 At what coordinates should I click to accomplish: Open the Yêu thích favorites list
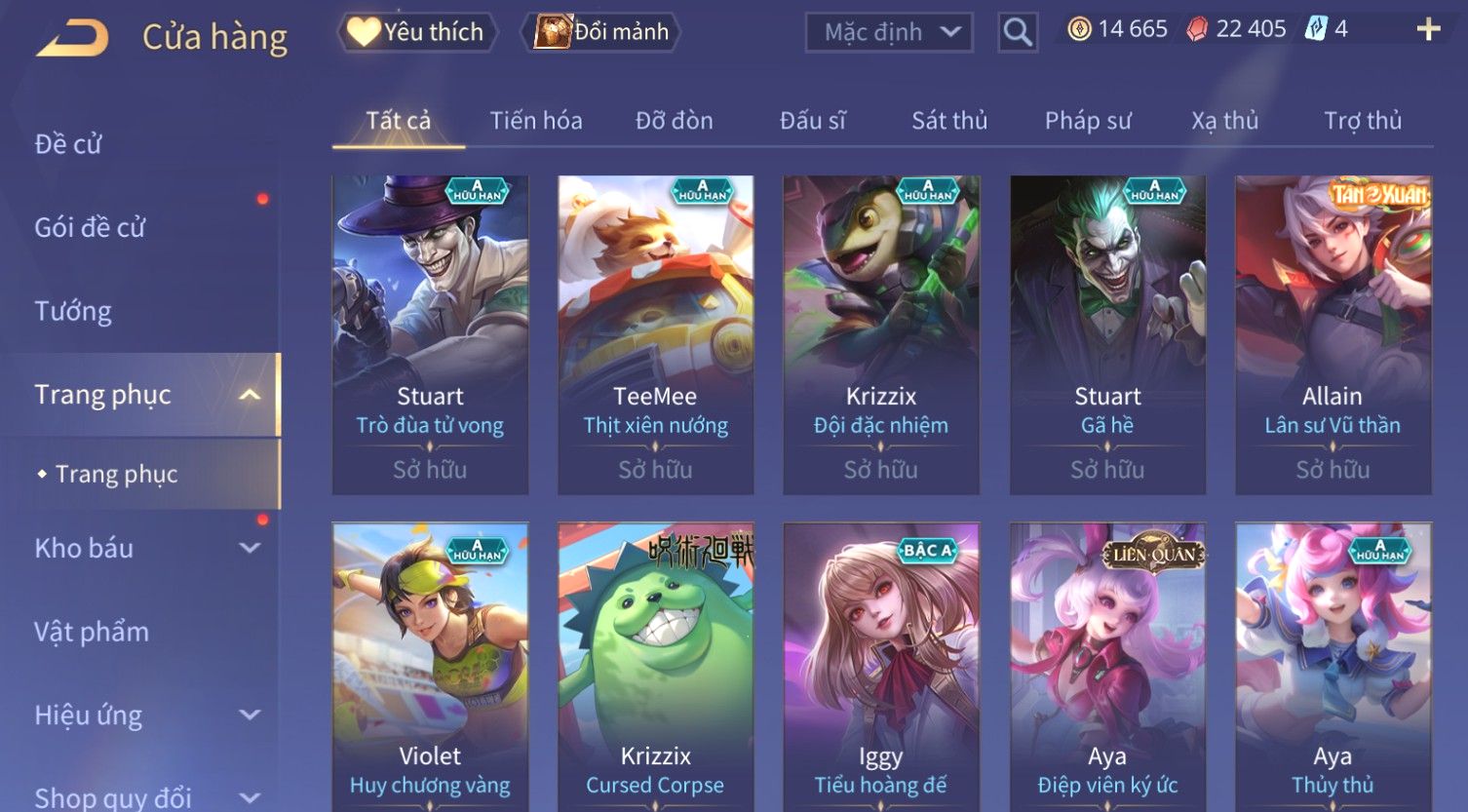417,32
